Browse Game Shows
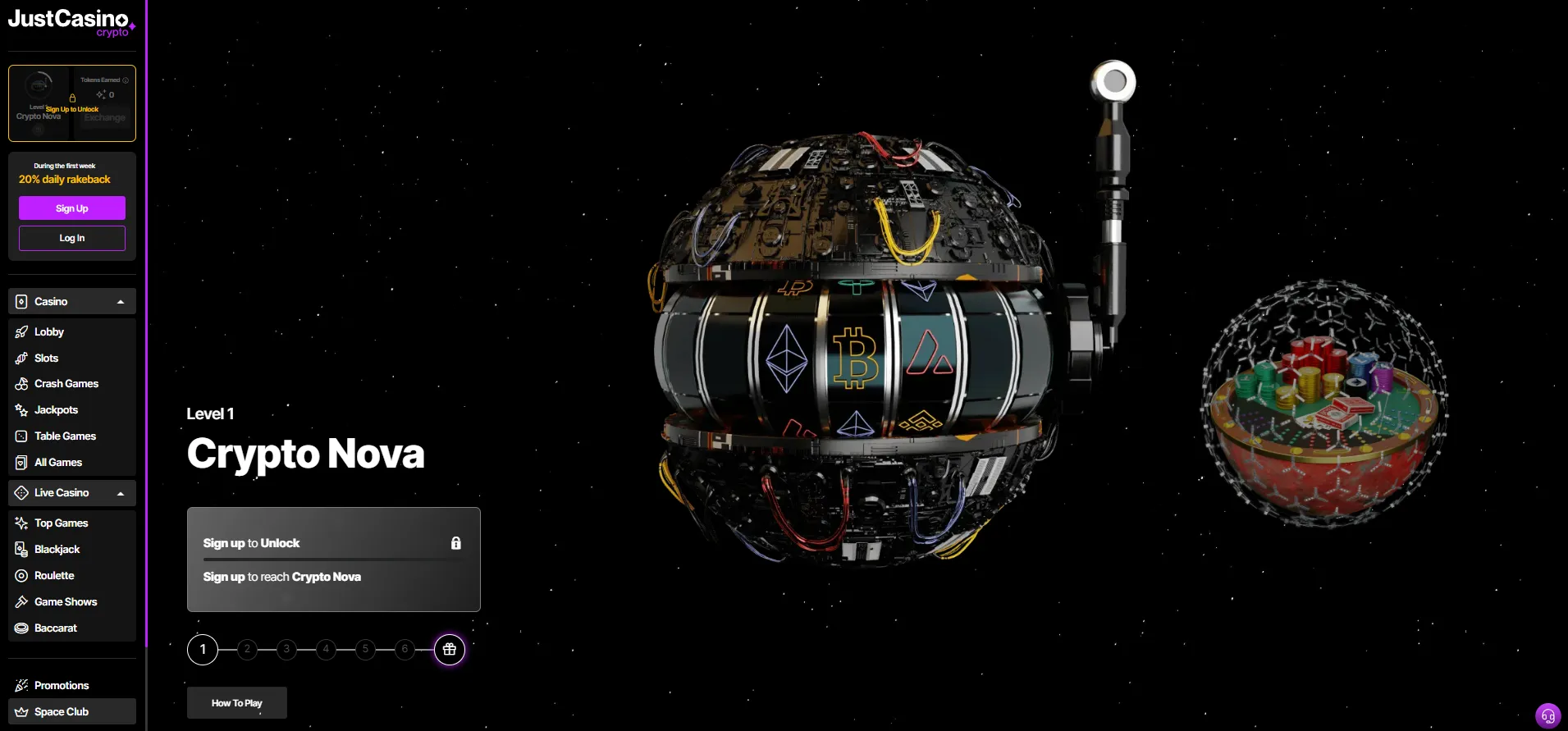This screenshot has width=1568, height=731. coord(66,602)
